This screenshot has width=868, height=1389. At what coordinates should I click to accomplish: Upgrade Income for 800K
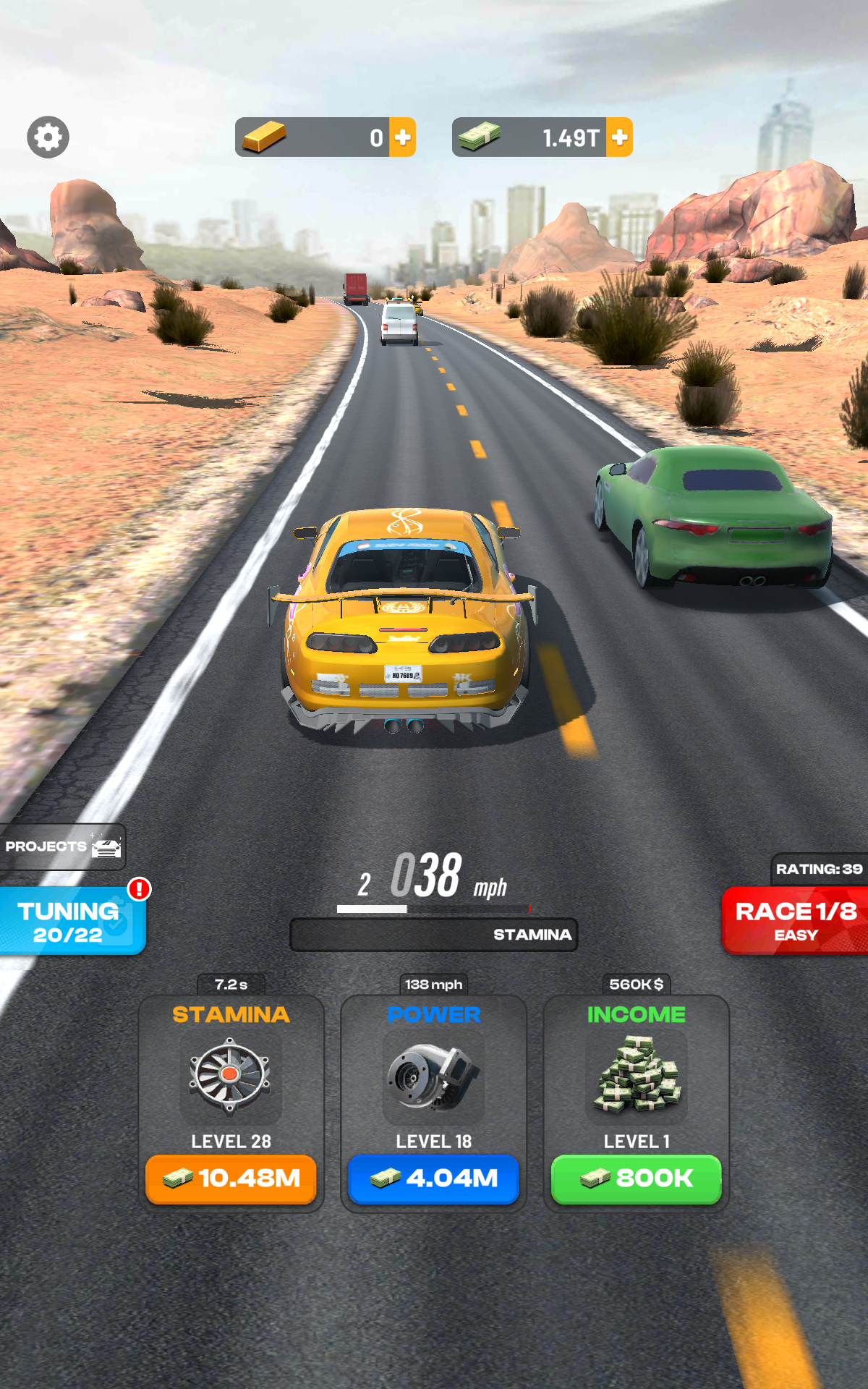tap(636, 1178)
